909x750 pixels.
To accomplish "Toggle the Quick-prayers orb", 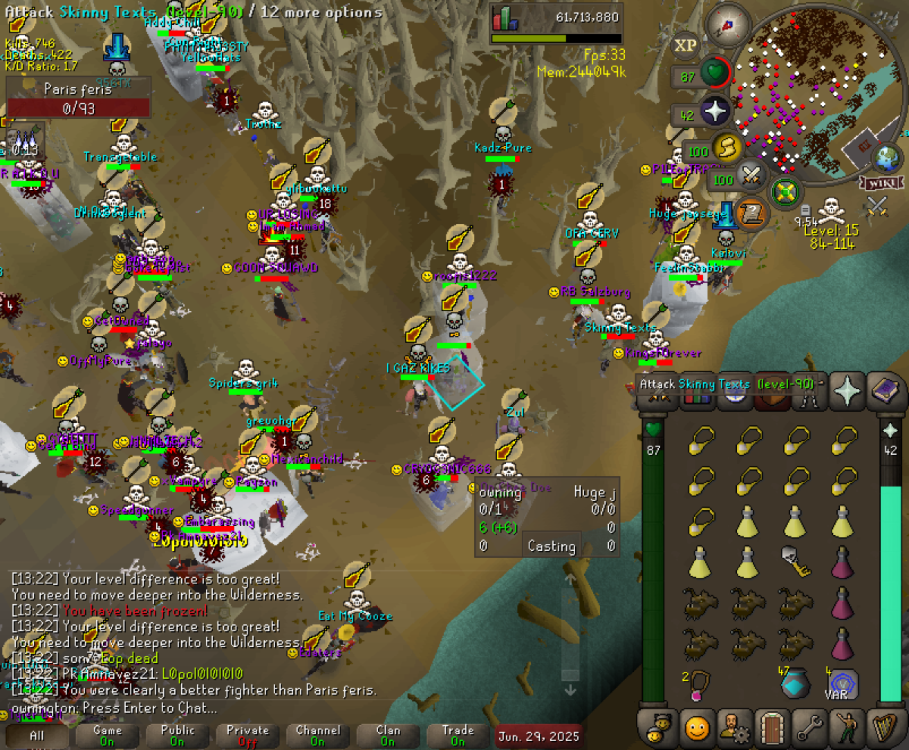I will pos(714,112).
